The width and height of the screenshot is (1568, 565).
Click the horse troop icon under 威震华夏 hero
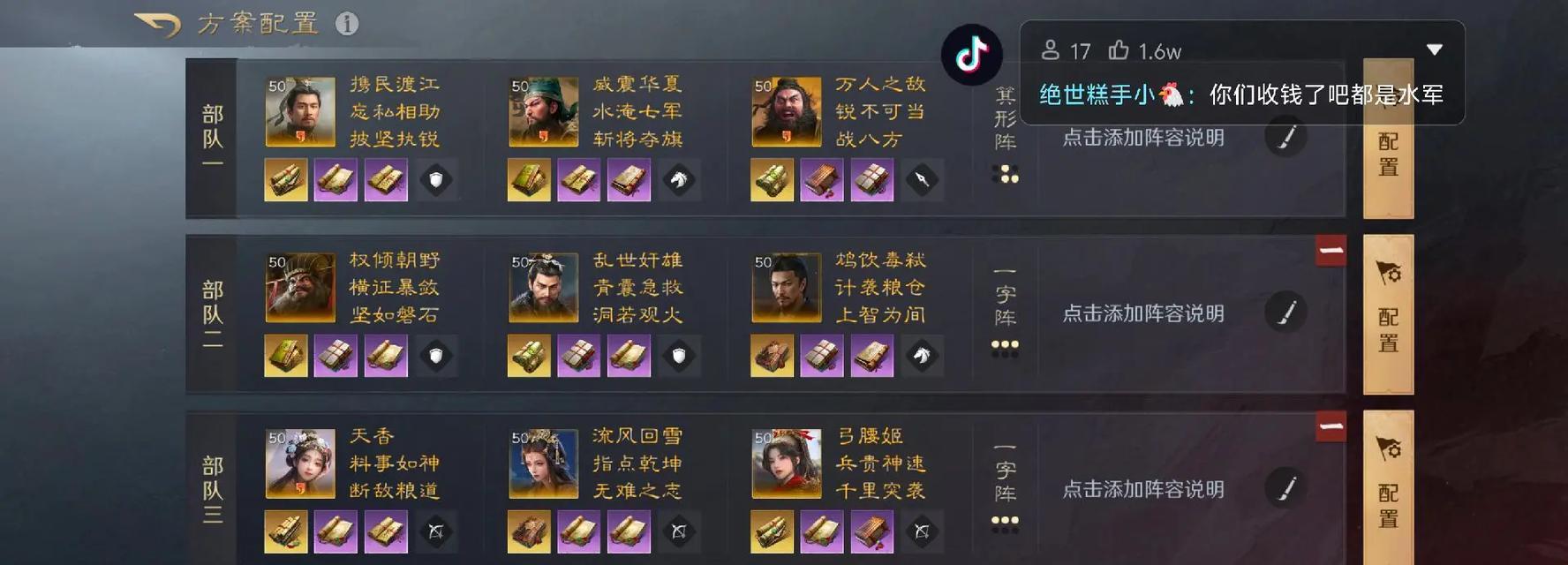(x=678, y=180)
